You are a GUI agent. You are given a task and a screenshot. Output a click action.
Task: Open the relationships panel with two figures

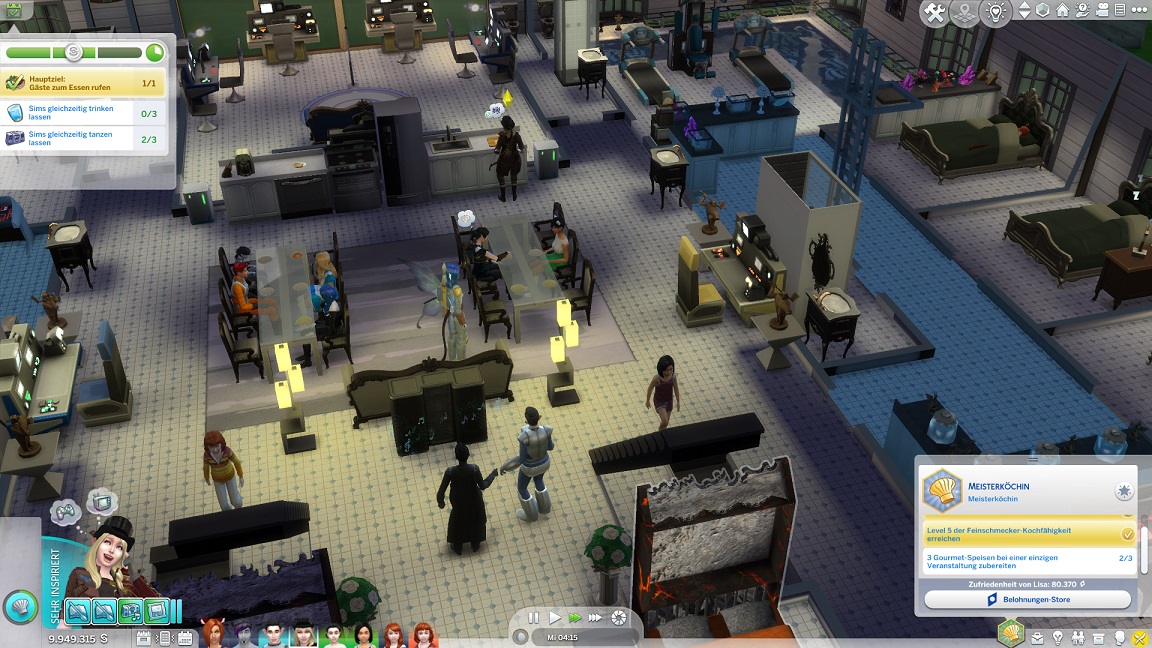[1077, 637]
